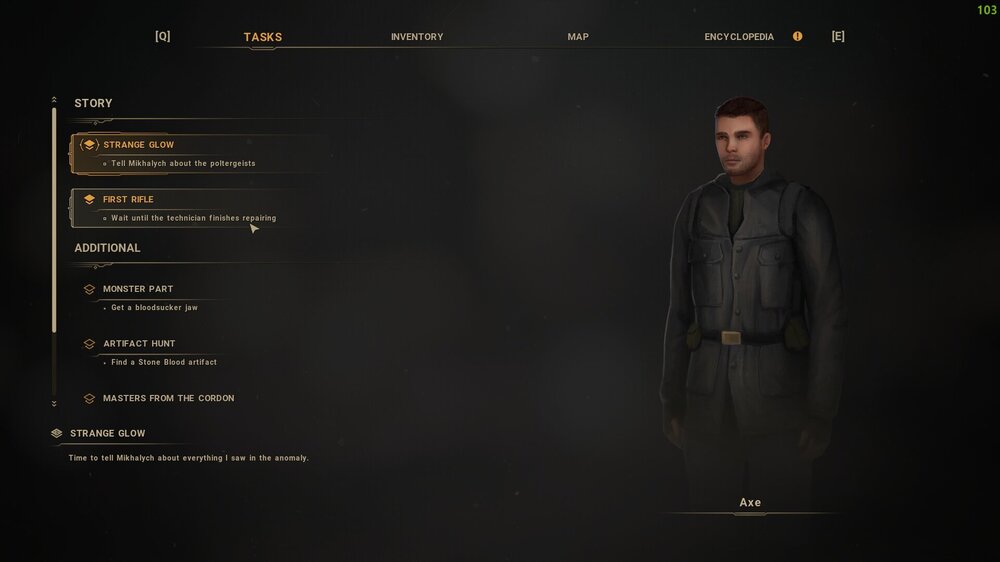Choose the Monster Part additional task
Screen dimensions: 1000x562
coord(138,289)
